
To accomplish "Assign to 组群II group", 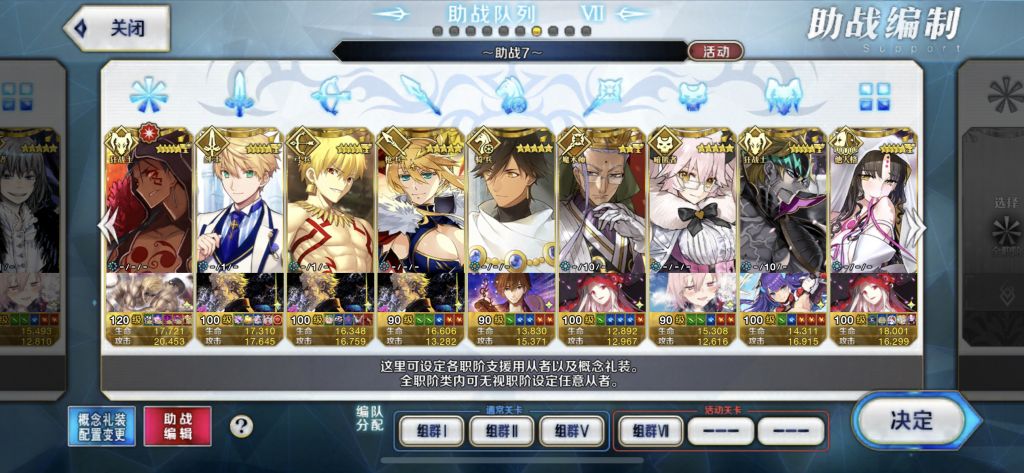I will click(x=500, y=431).
